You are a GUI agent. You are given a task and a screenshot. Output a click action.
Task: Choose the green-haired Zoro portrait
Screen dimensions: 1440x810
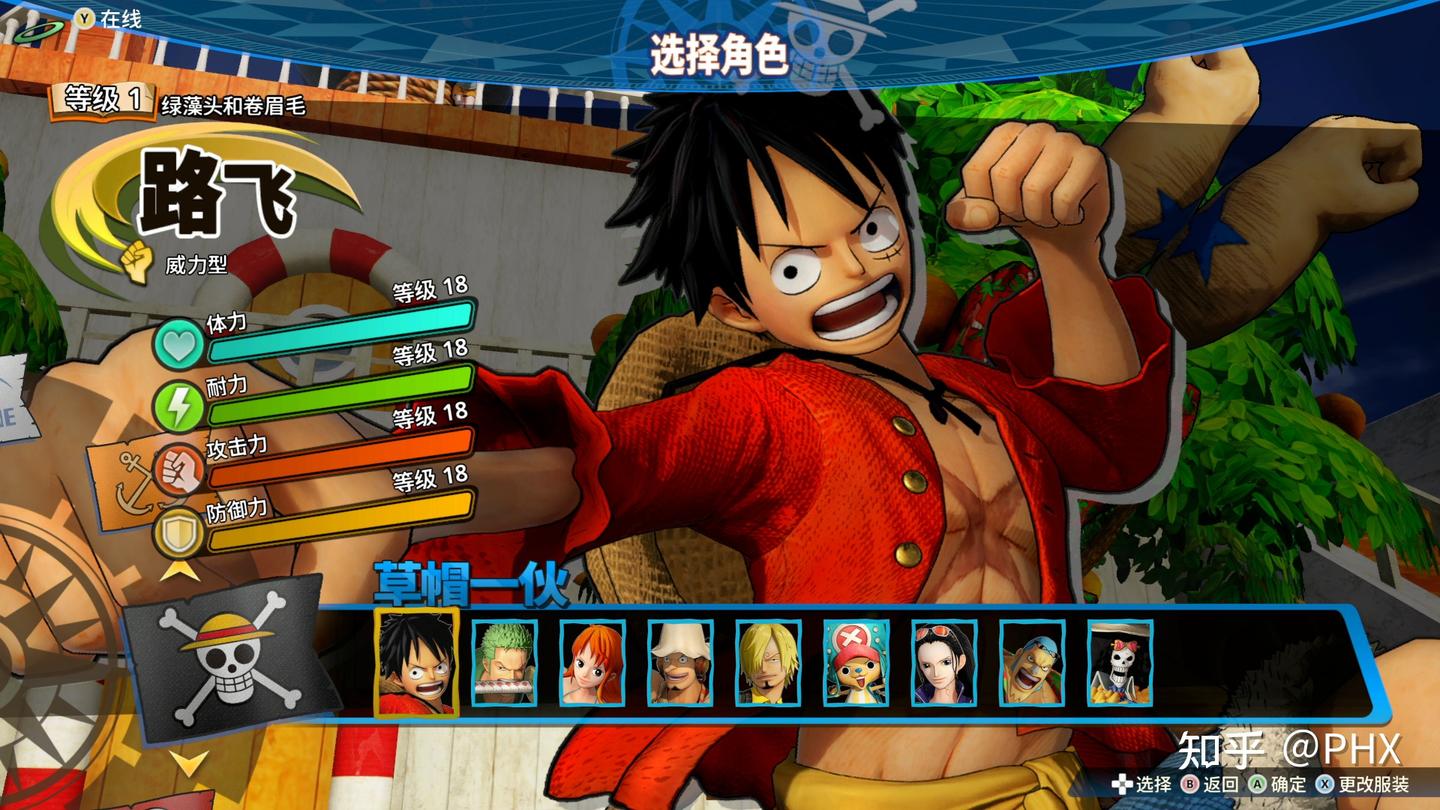click(504, 662)
